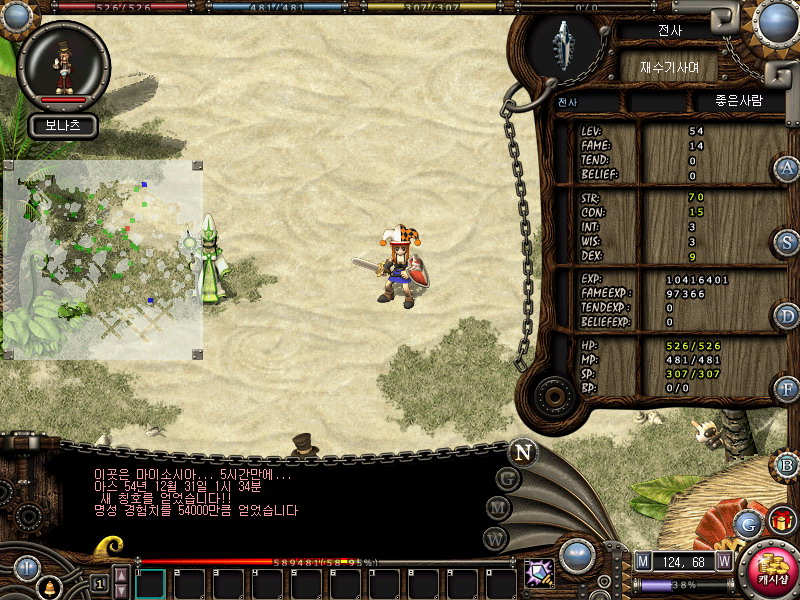This screenshot has width=800, height=600.
Task: Click the large blue orb at top-right corner
Action: click(x=776, y=22)
